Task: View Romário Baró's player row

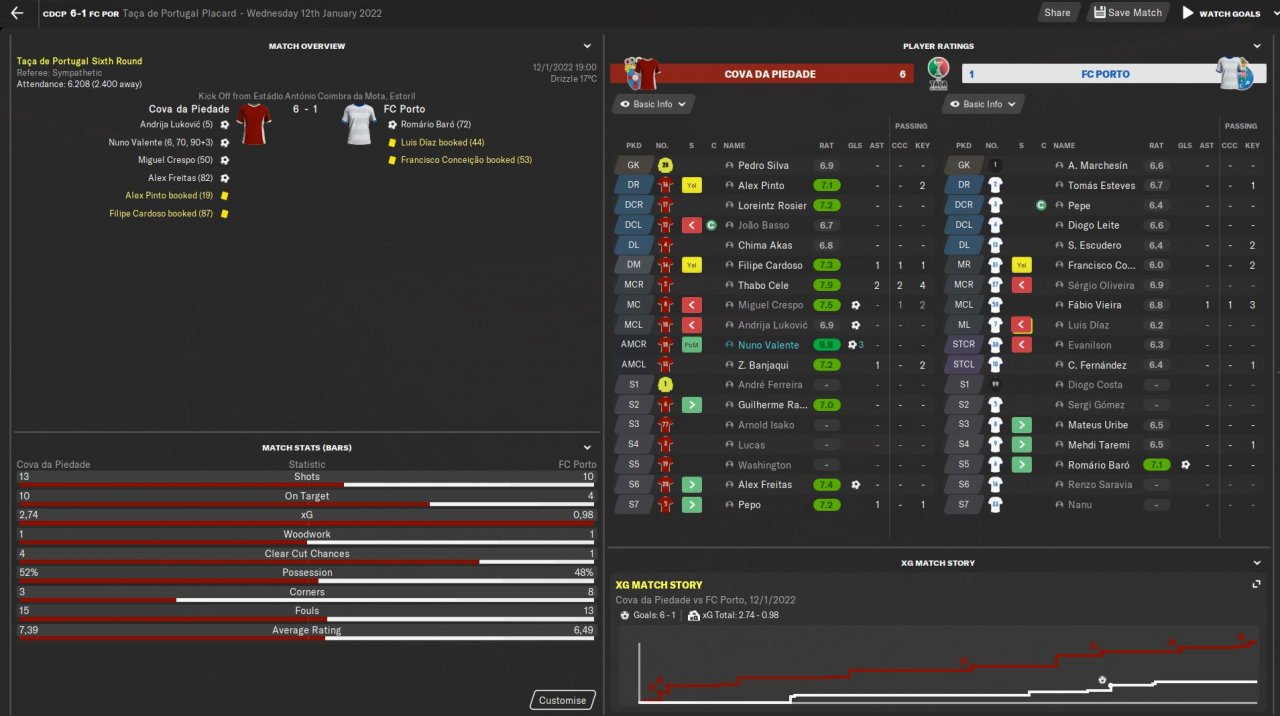Action: 1097,465
